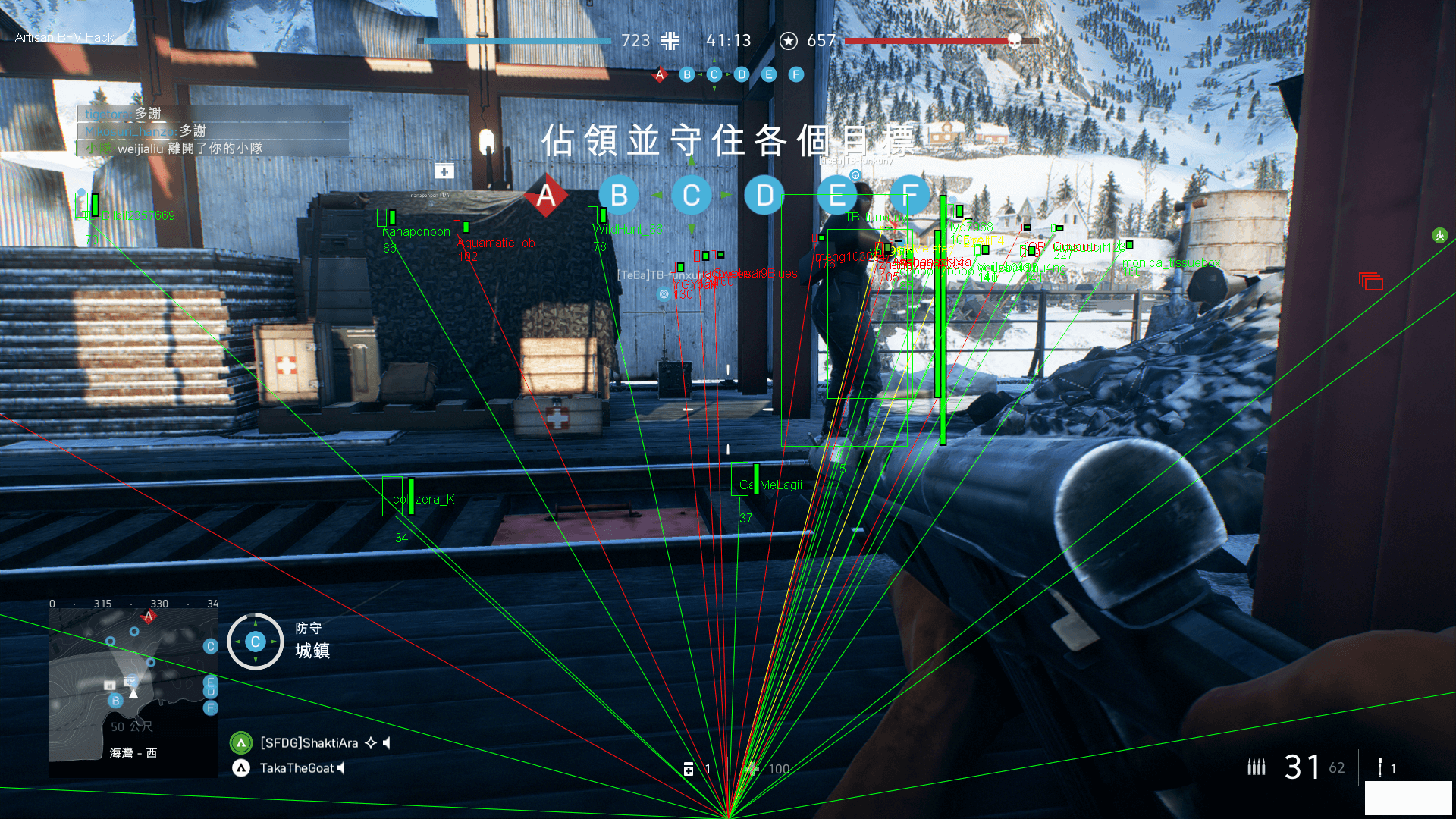Viewport: 1456px width, 819px height.
Task: Click the C marker on the minimap
Action: coord(211,646)
